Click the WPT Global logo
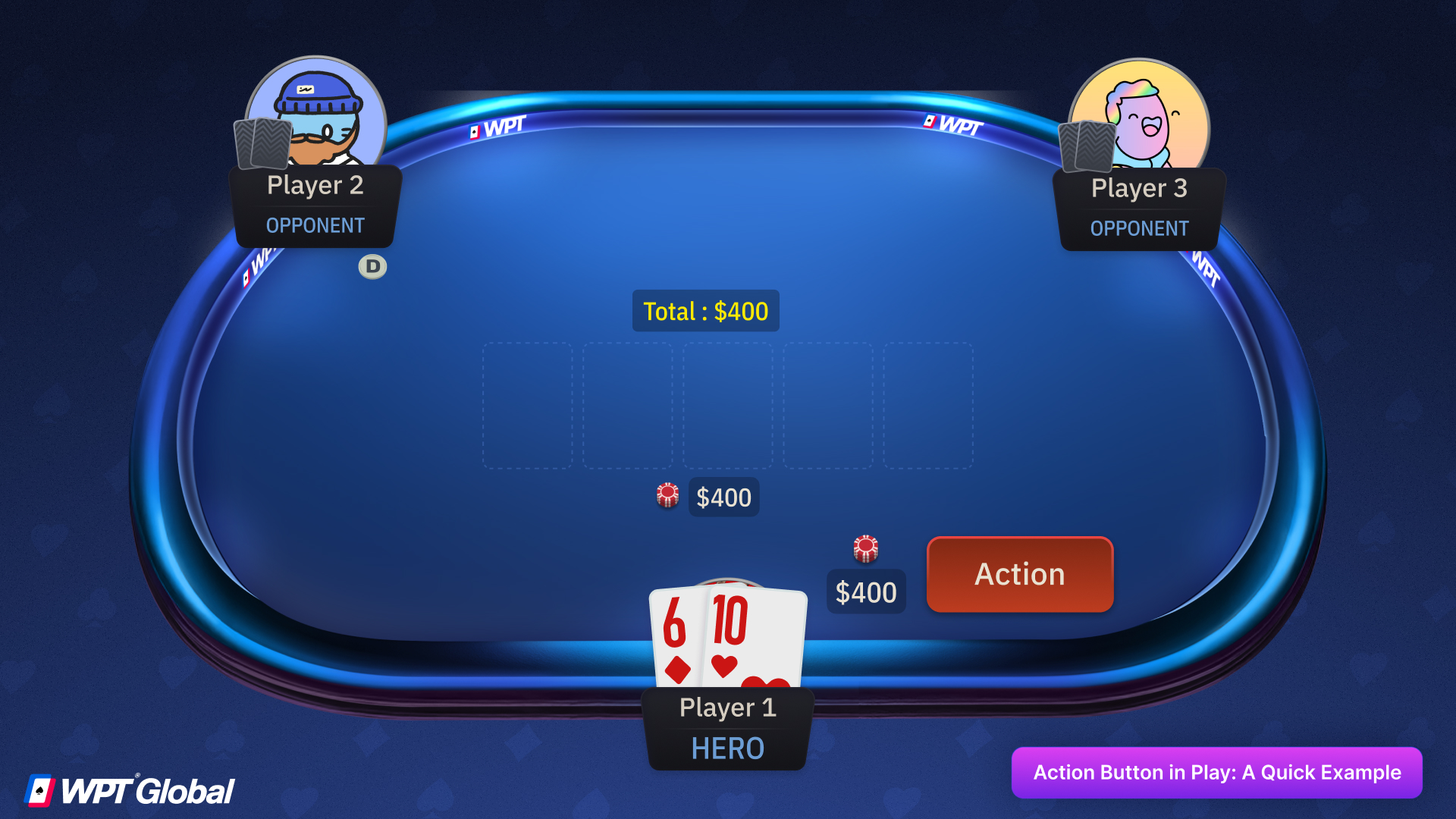The height and width of the screenshot is (819, 1456). (x=129, y=789)
